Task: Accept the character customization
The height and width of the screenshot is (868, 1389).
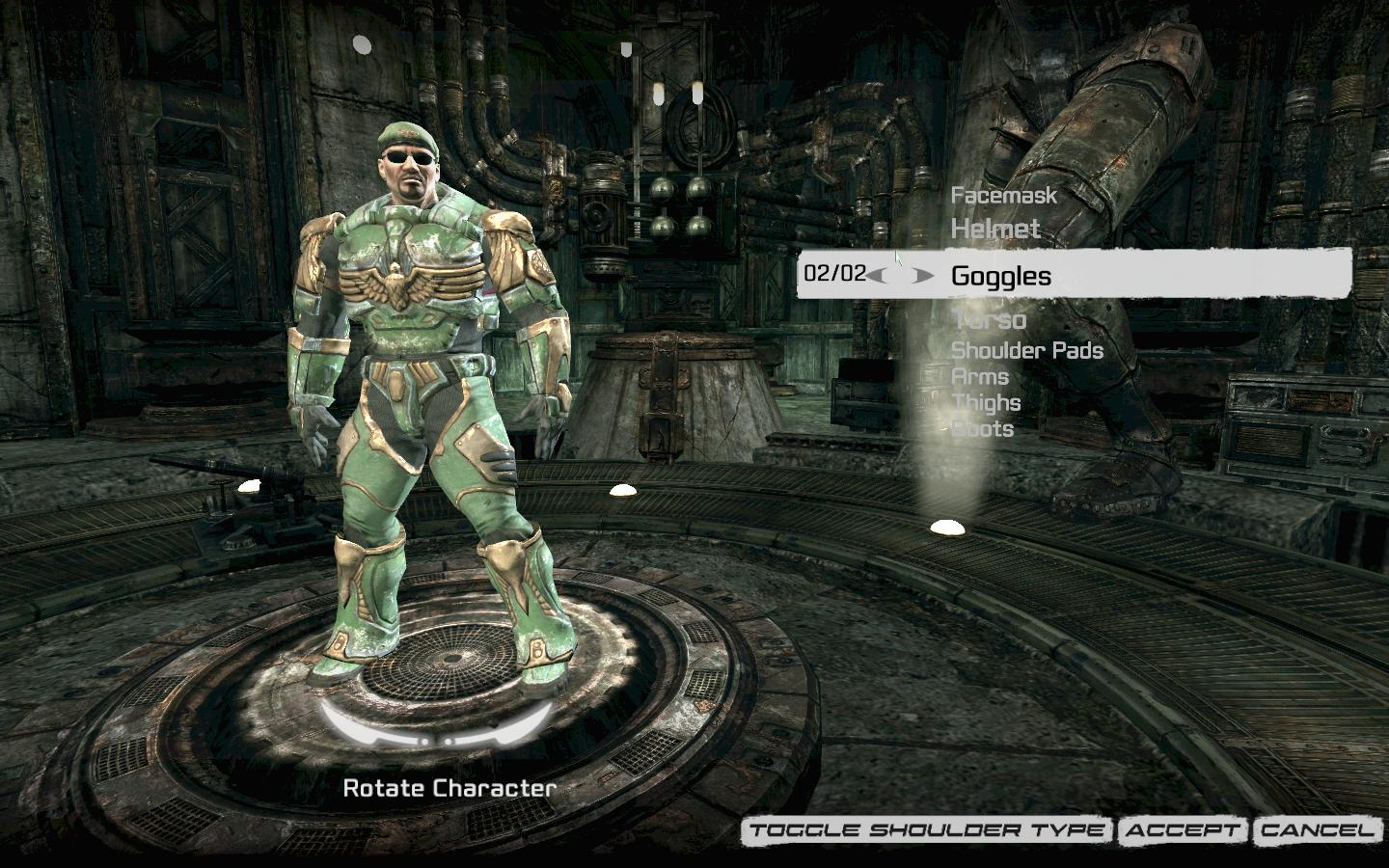Action: [x=1182, y=830]
